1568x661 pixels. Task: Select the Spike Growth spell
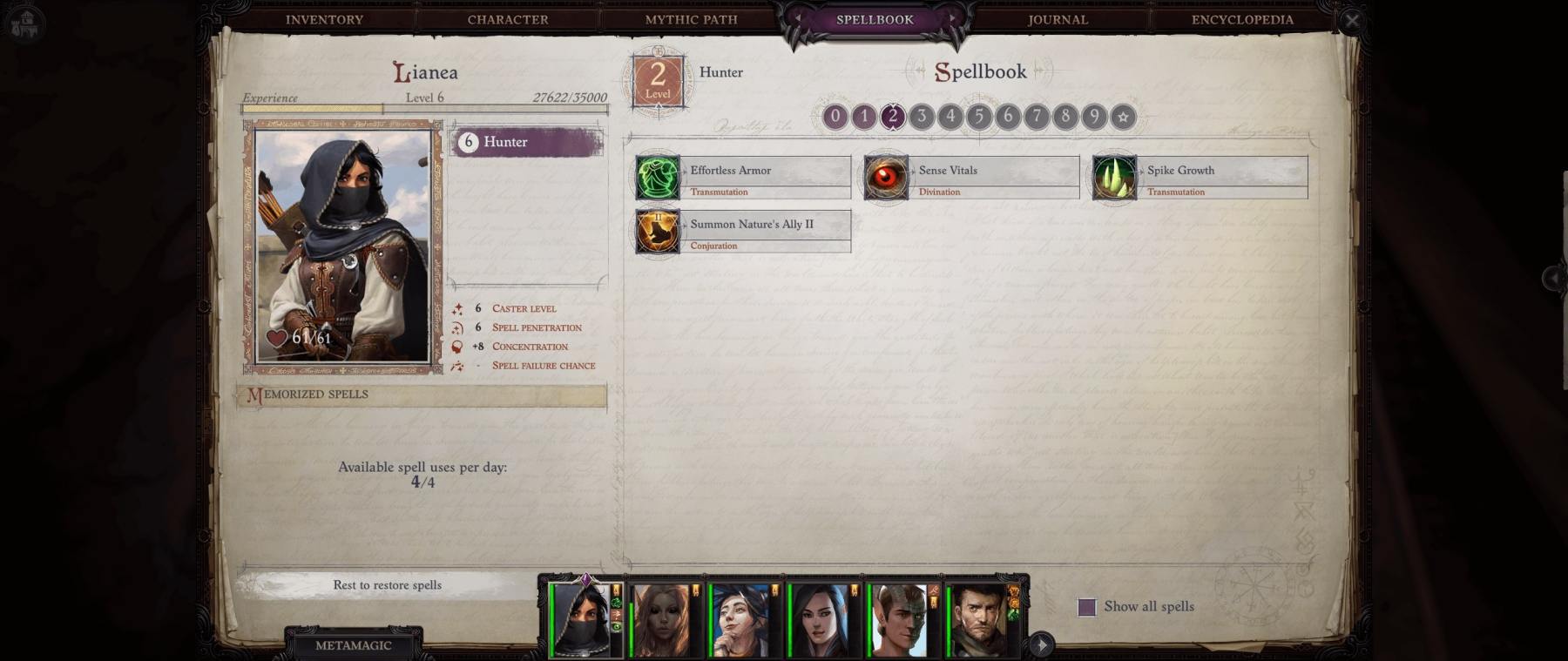(1200, 178)
